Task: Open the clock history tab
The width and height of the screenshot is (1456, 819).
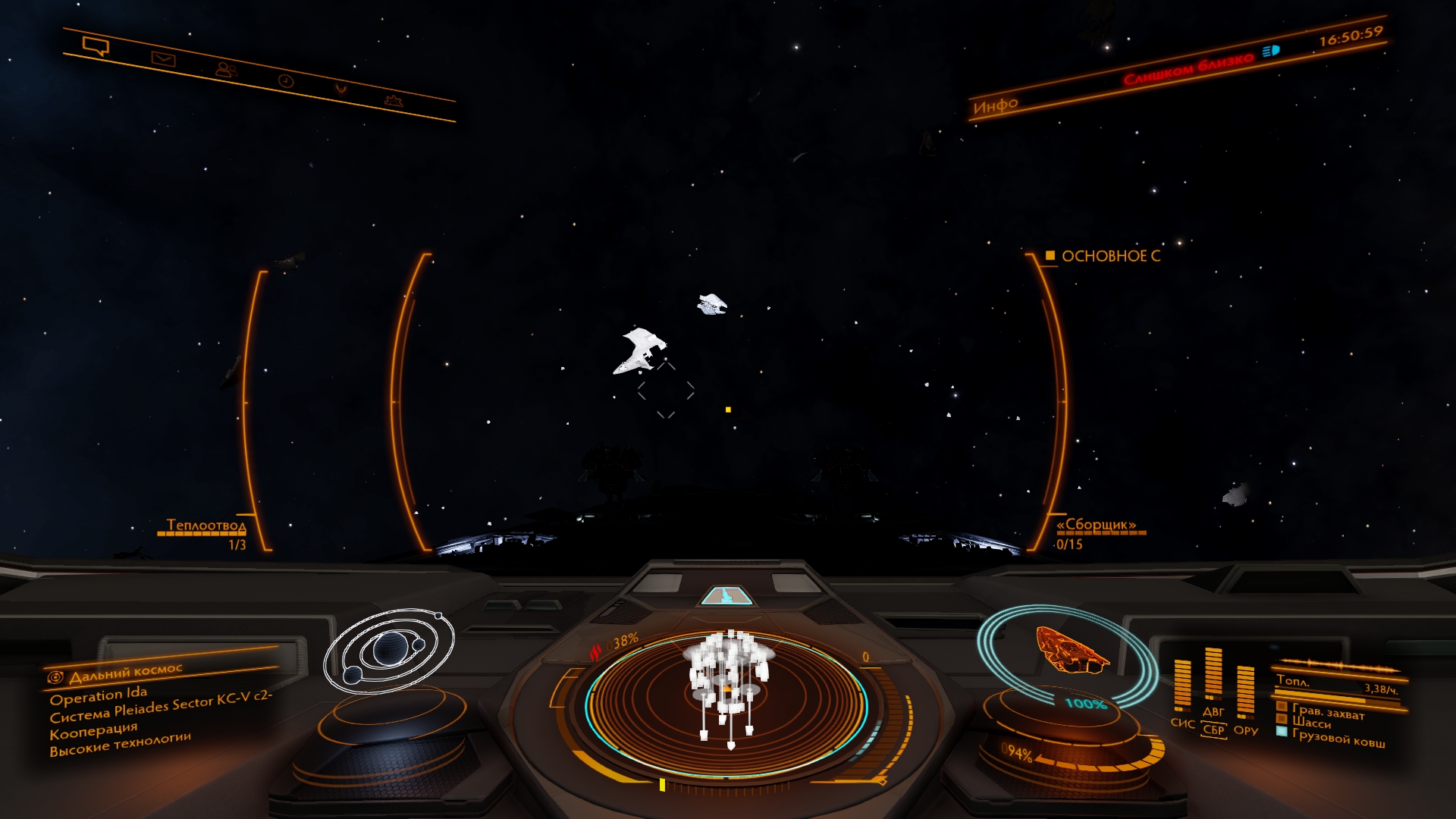Action: [x=286, y=80]
